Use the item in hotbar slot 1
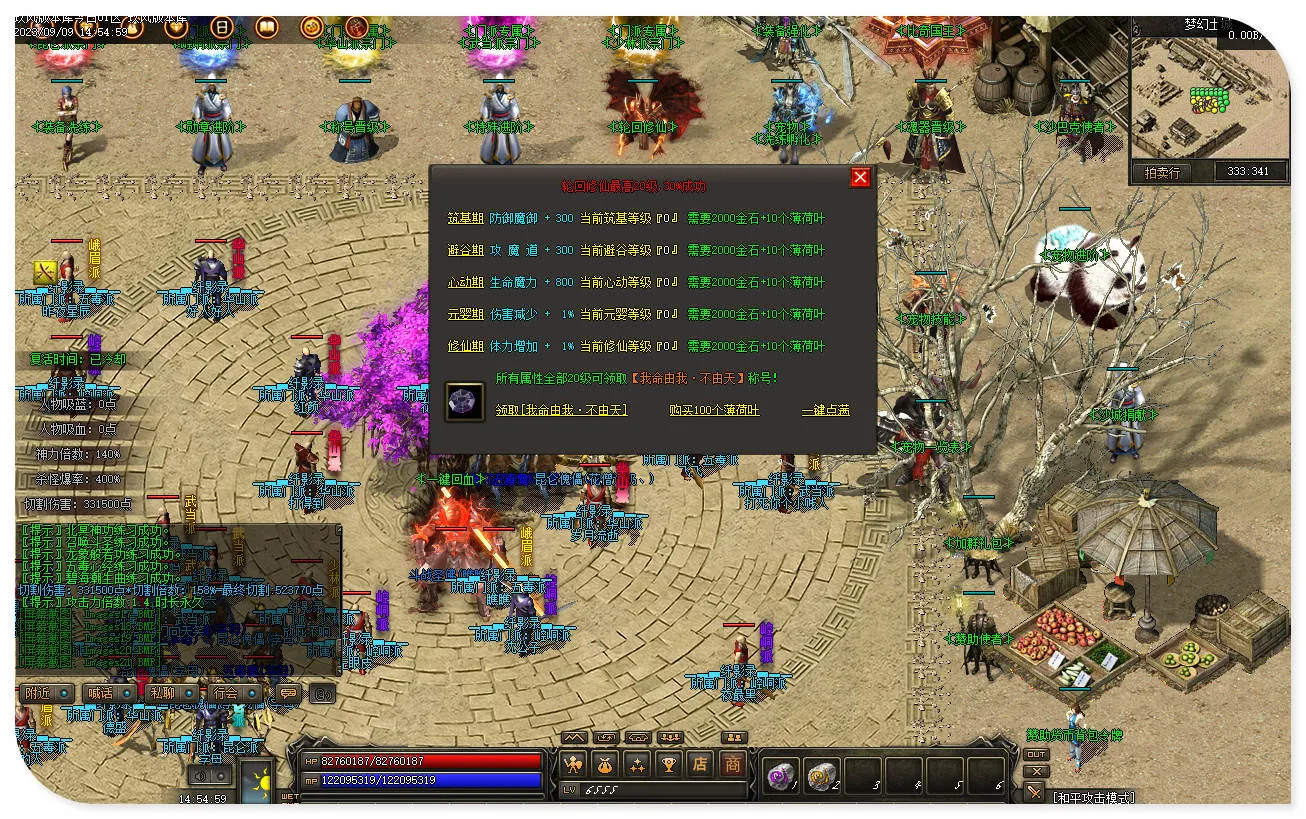 point(781,776)
